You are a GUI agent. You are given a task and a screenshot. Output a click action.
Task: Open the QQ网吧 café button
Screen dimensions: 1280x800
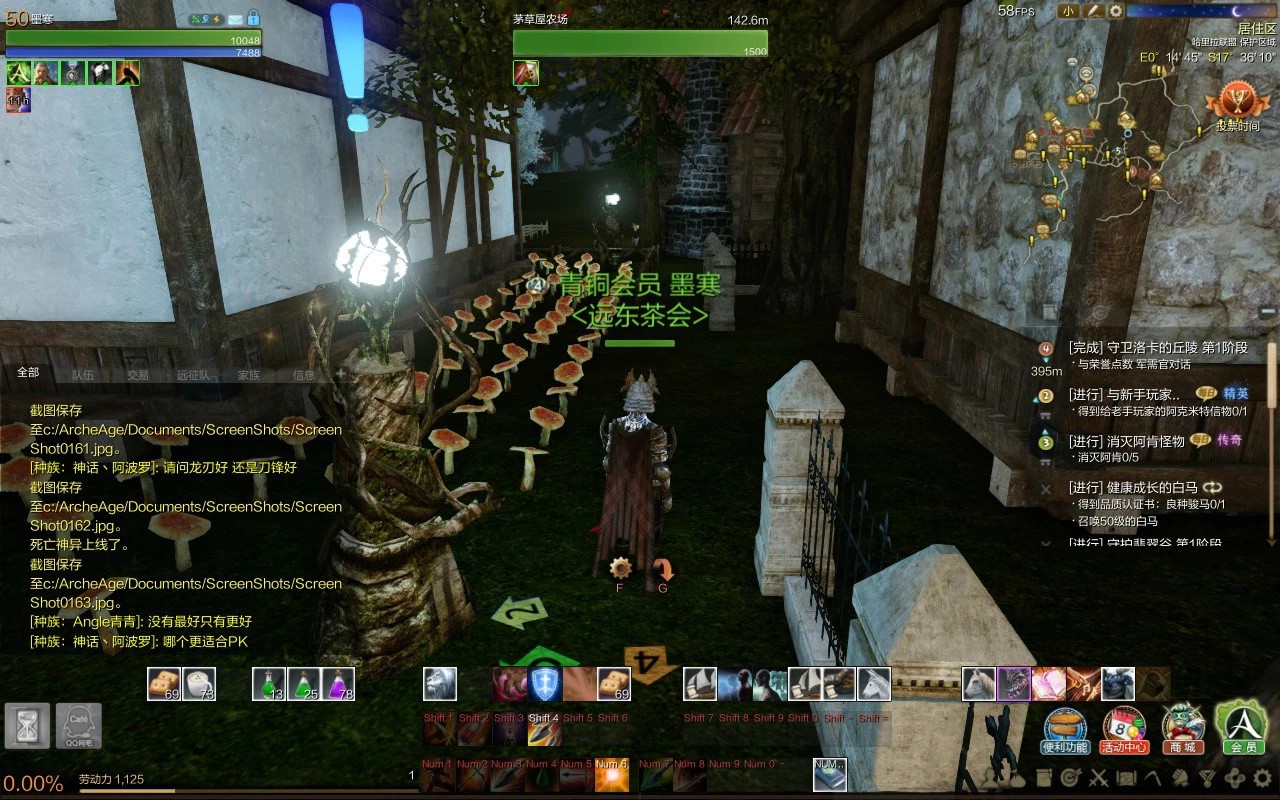click(78, 725)
